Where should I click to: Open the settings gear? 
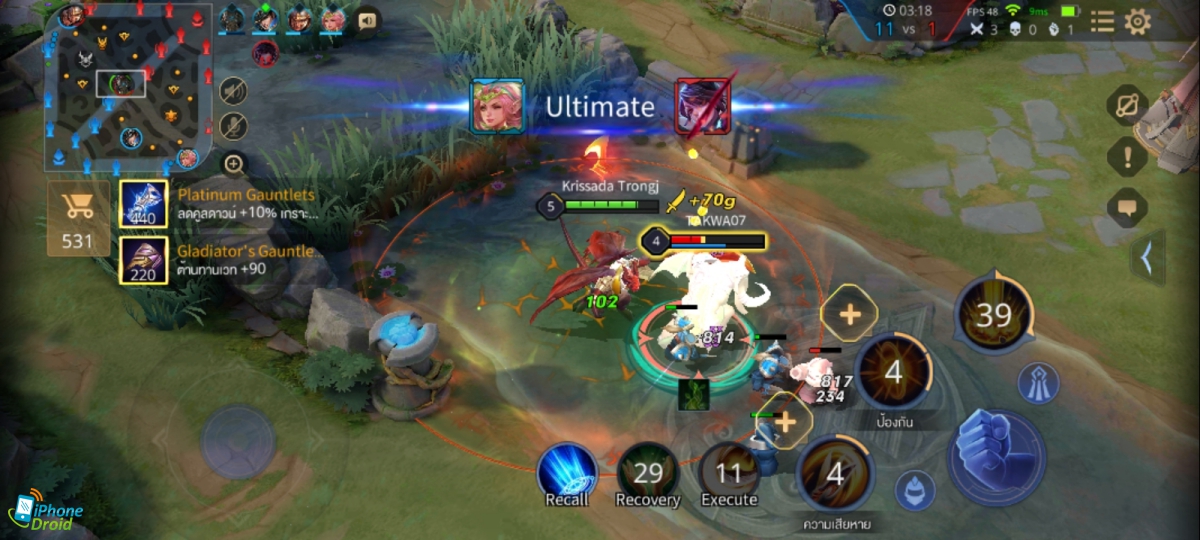tap(1138, 22)
